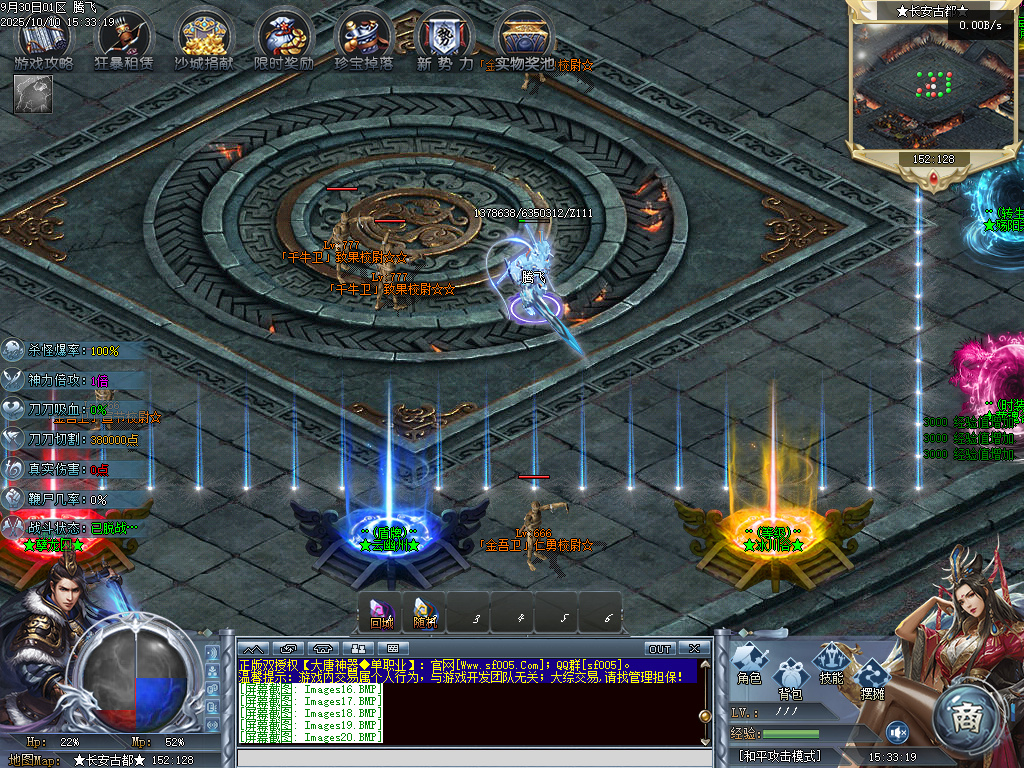Open the 技能 skills panel
1024x768 pixels.
point(831,664)
